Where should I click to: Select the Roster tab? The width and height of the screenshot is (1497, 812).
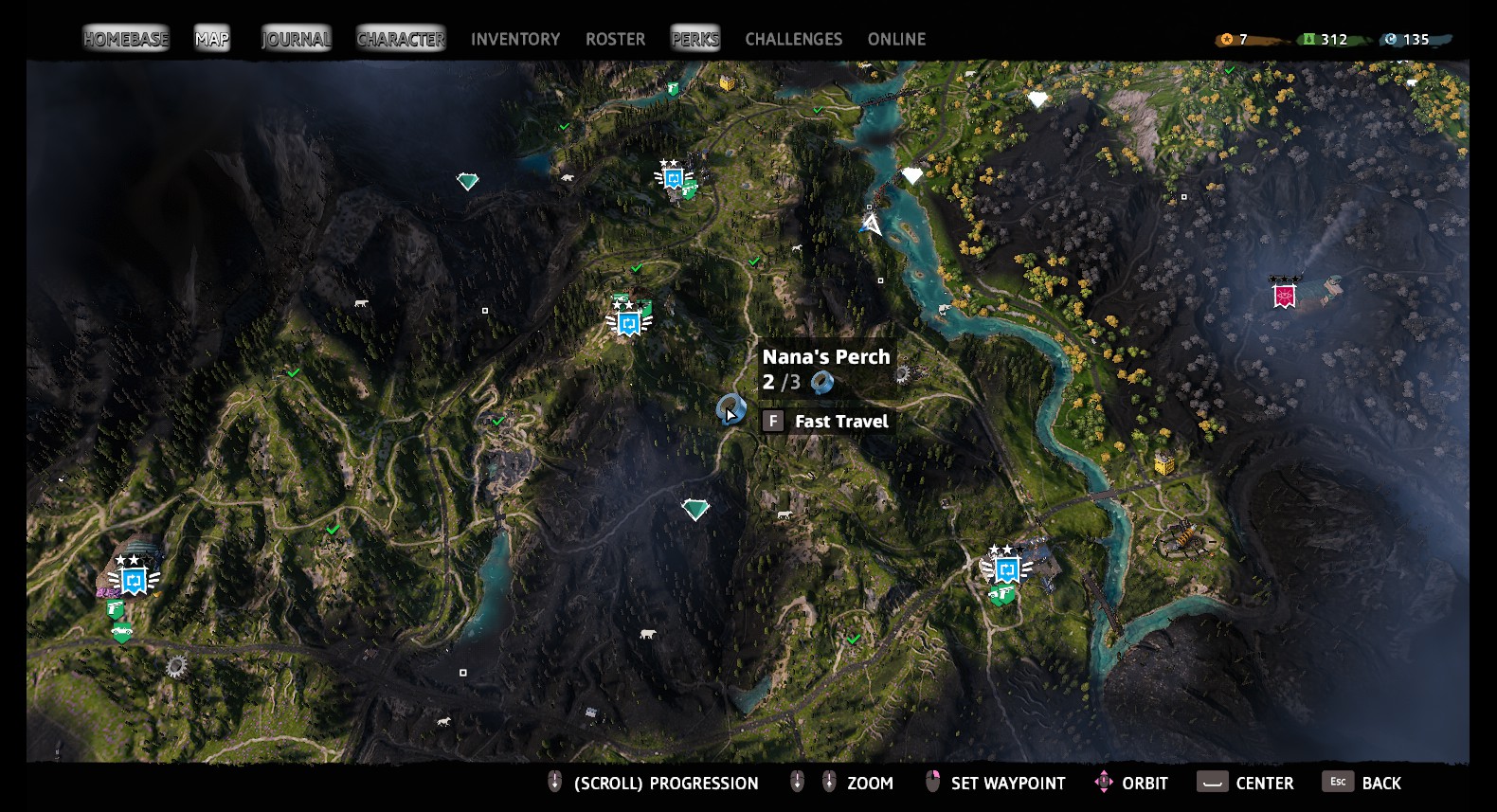615,39
